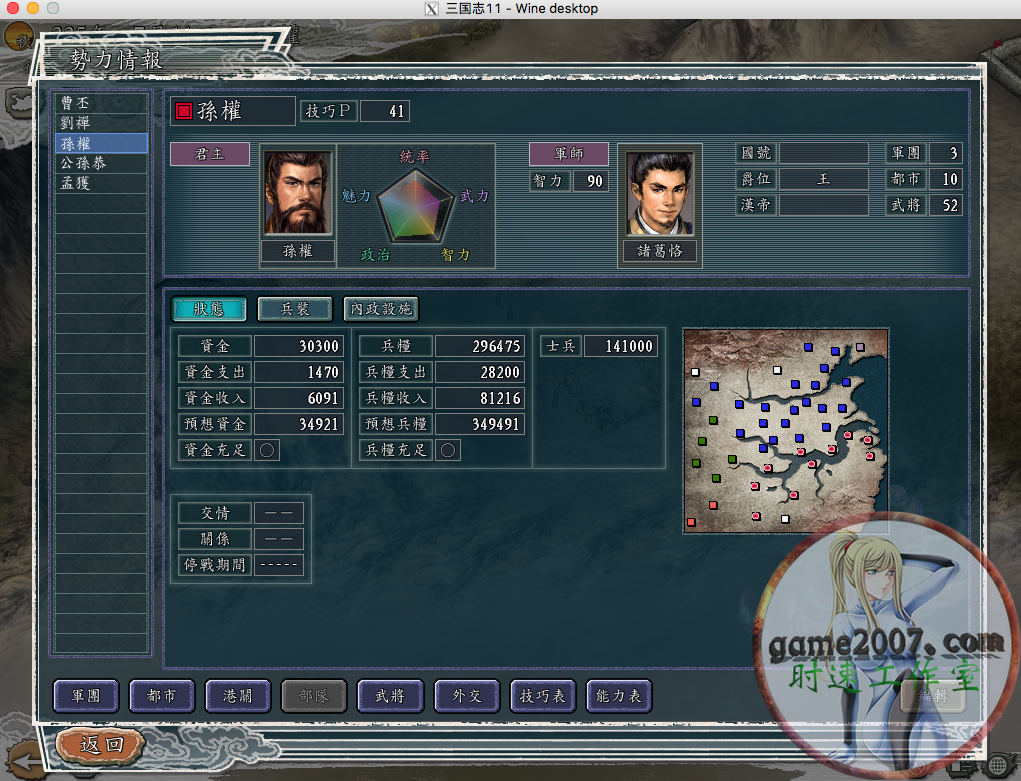Click the territory map of China
Image resolution: width=1021 pixels, height=781 pixels.
785,430
